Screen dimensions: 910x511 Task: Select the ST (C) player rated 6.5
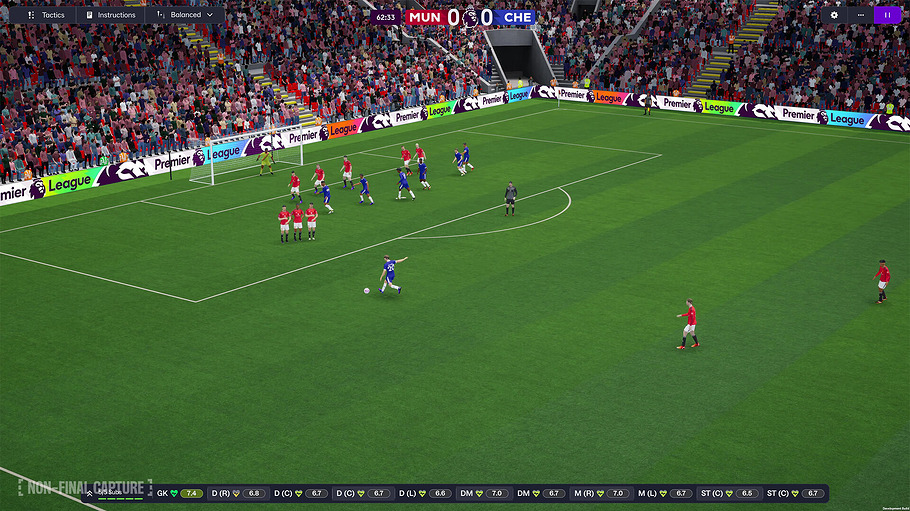728,493
